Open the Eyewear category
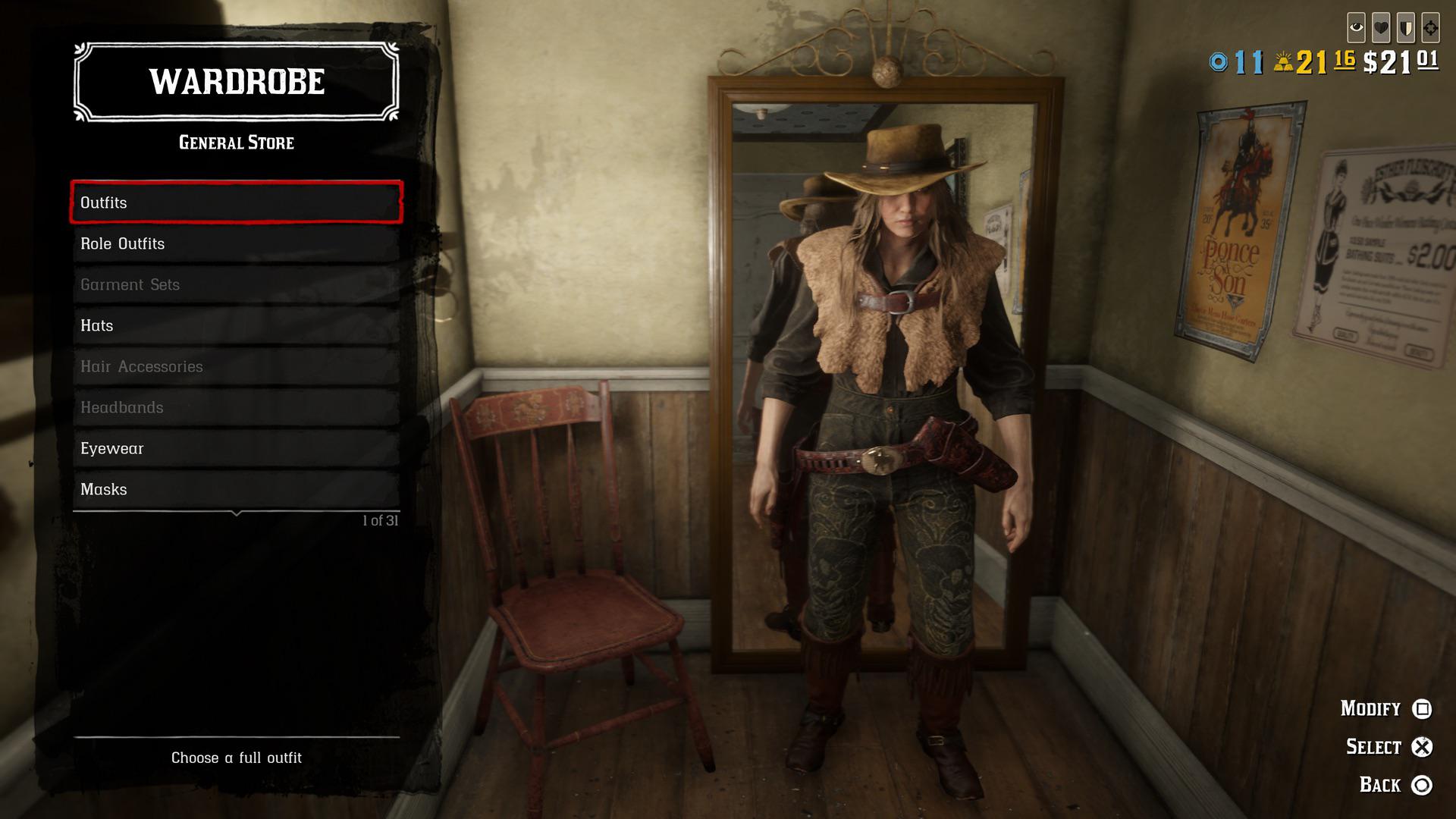 point(236,448)
